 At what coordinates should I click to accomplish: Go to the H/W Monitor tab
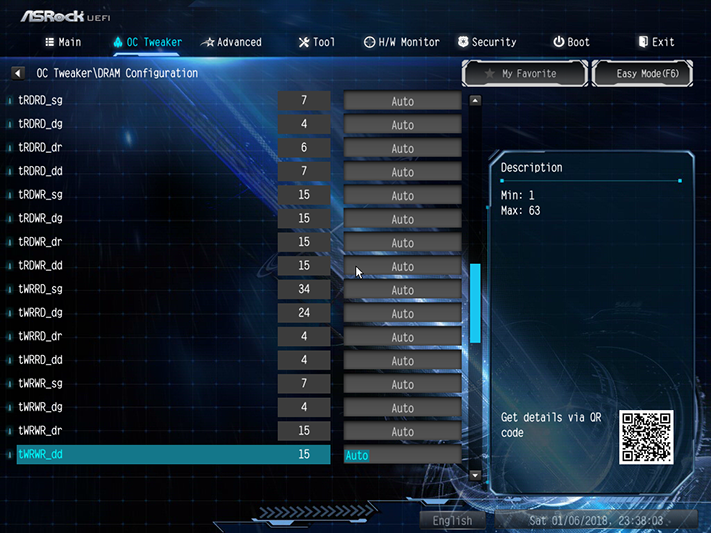coord(401,42)
